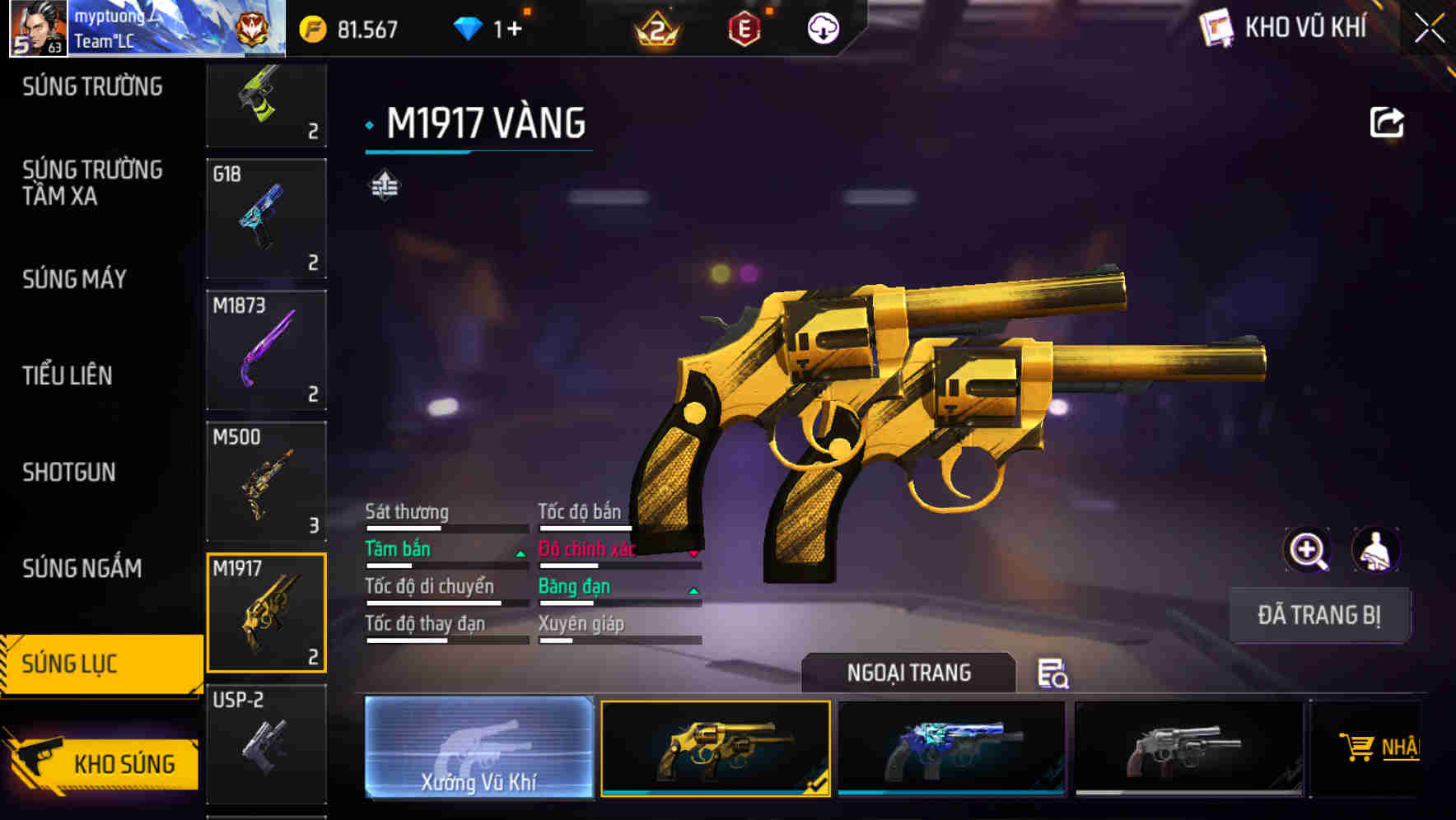Switch to Súng Ngắm category
Viewport: 1456px width, 820px height.
pos(82,568)
